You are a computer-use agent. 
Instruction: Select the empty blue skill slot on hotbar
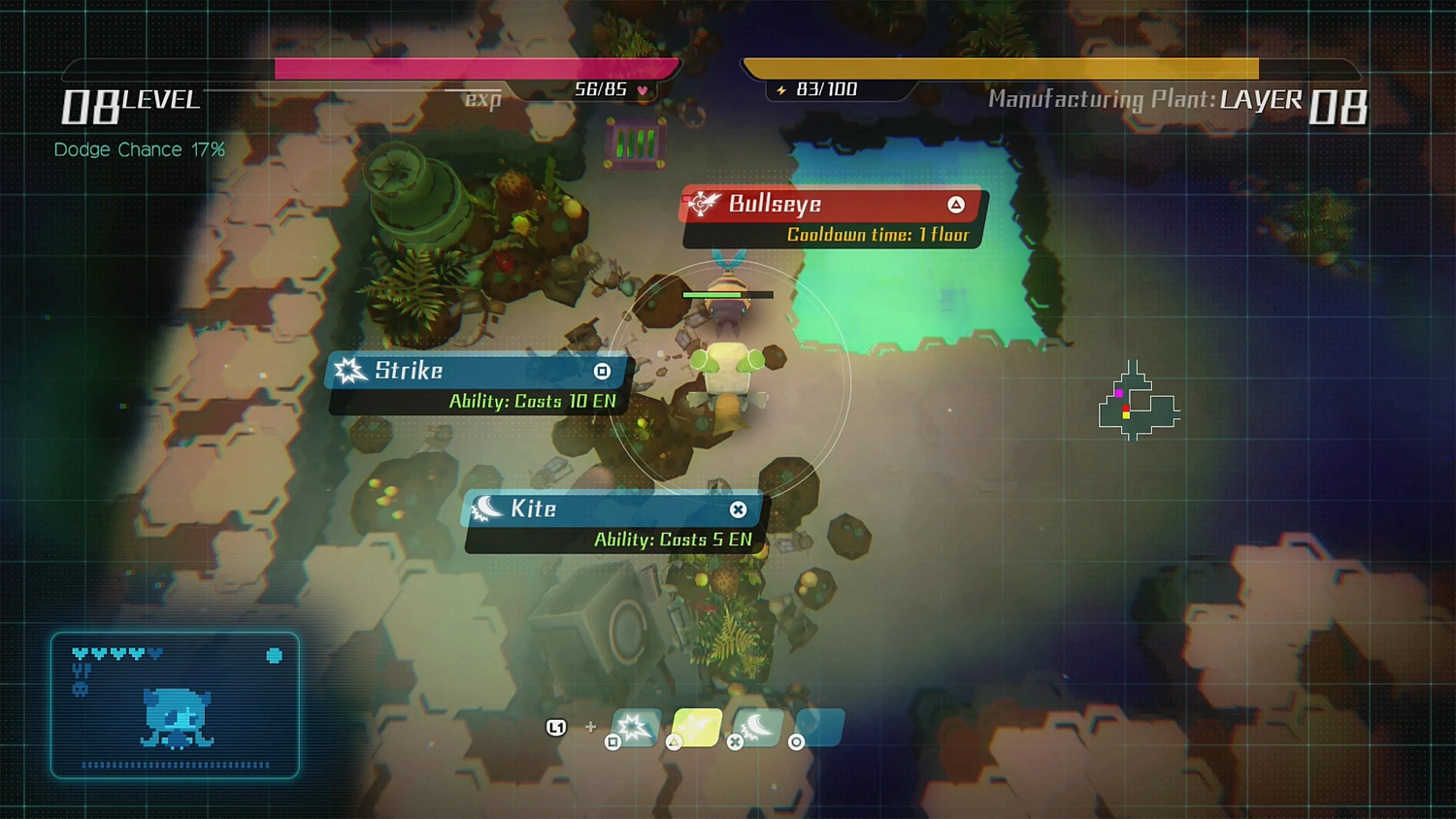pyautogui.click(x=818, y=726)
